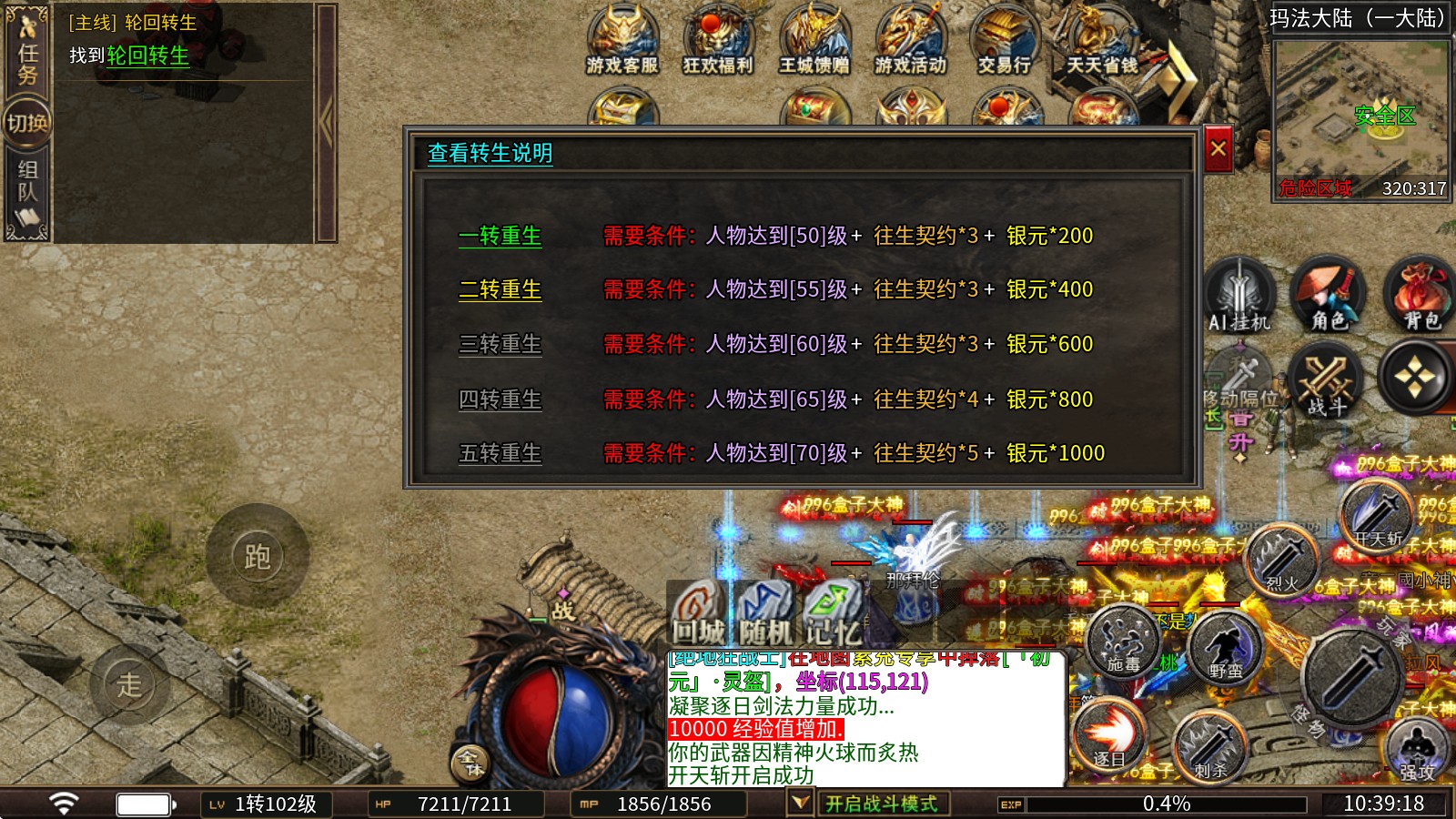Open the 交易行 trading house
This screenshot has height=819, width=1456.
pos(1005,41)
